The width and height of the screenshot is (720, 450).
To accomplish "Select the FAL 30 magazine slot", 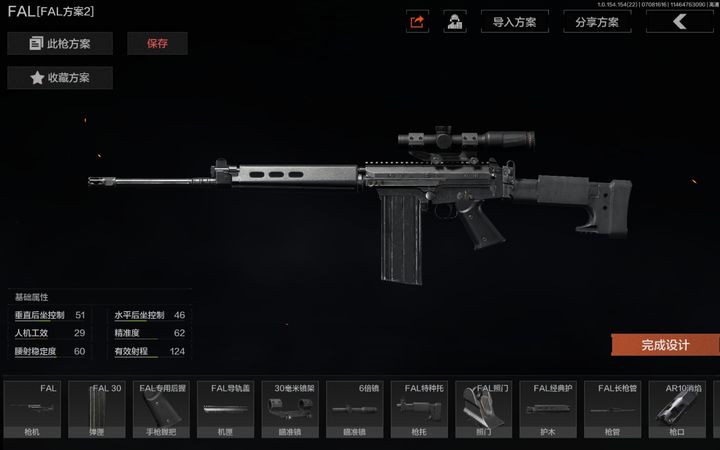I will pos(96,410).
